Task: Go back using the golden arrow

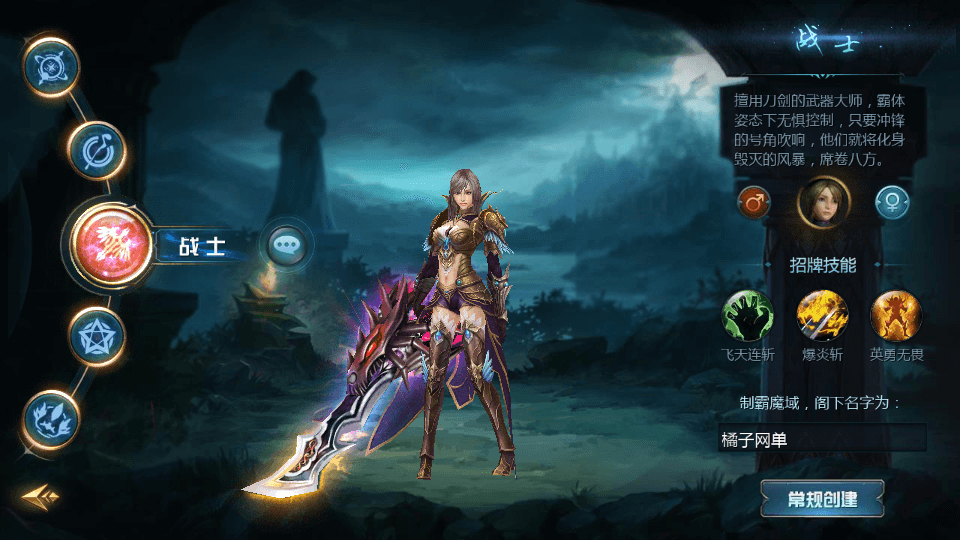Action: pyautogui.click(x=41, y=495)
